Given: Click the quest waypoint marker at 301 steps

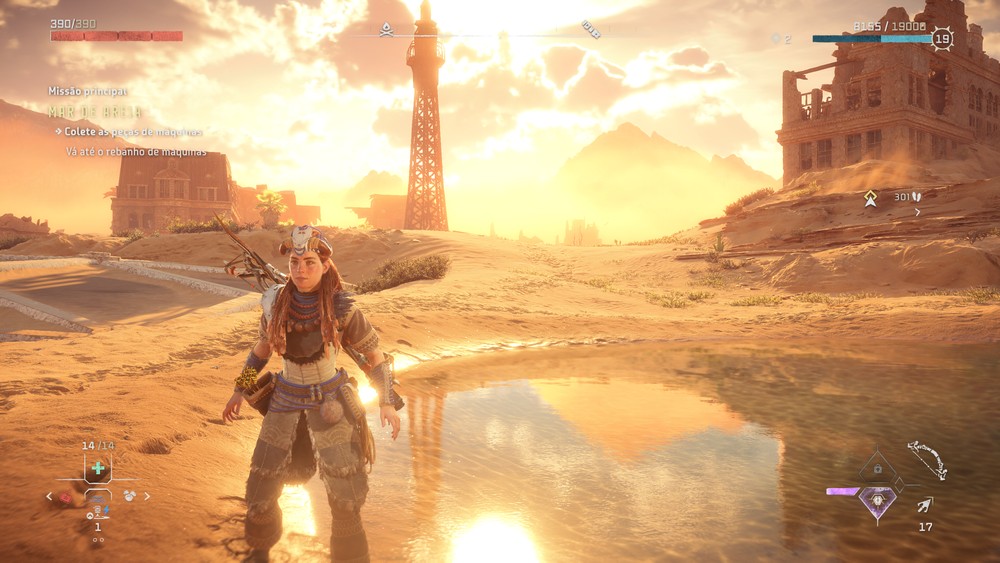Looking at the screenshot, I should (871, 198).
